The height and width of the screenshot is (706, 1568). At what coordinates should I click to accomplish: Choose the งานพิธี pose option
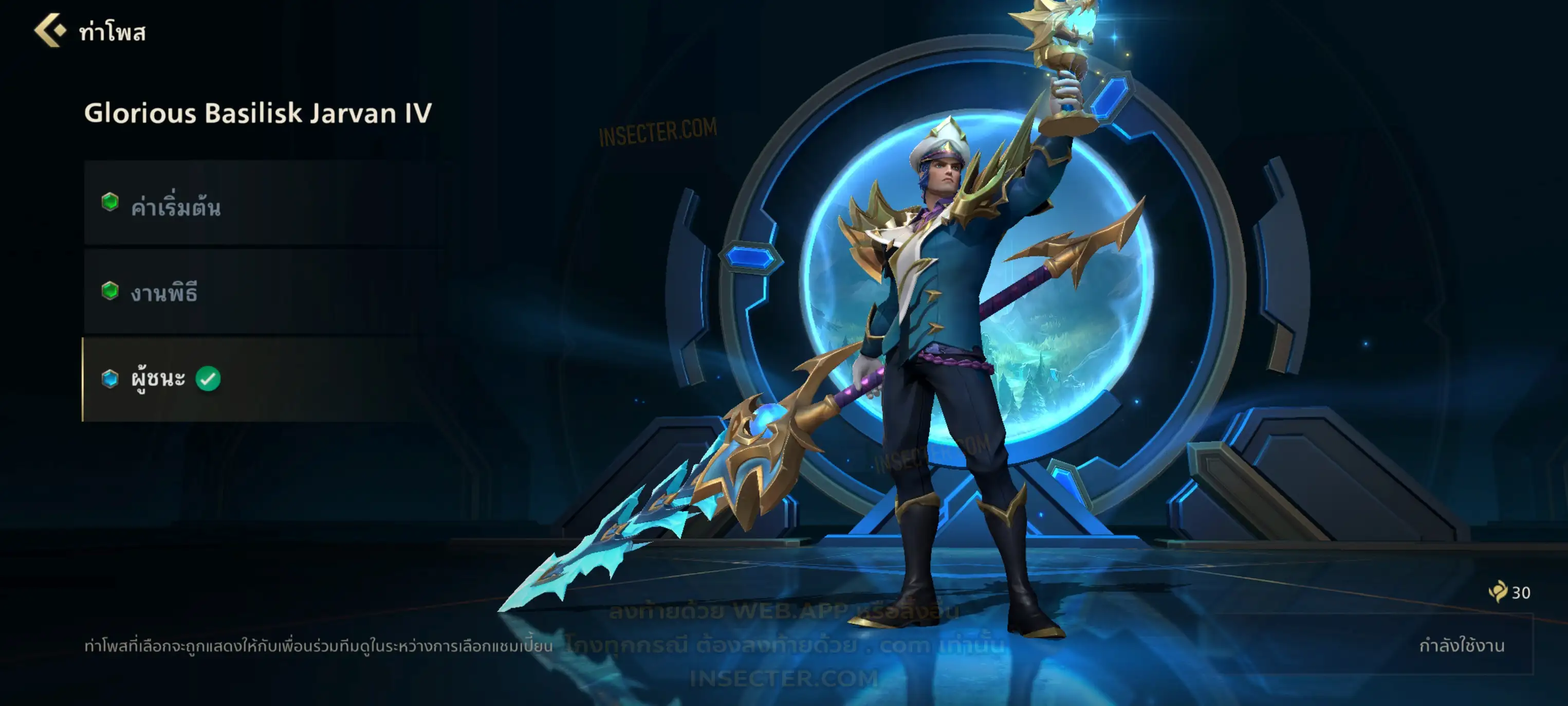click(262, 292)
